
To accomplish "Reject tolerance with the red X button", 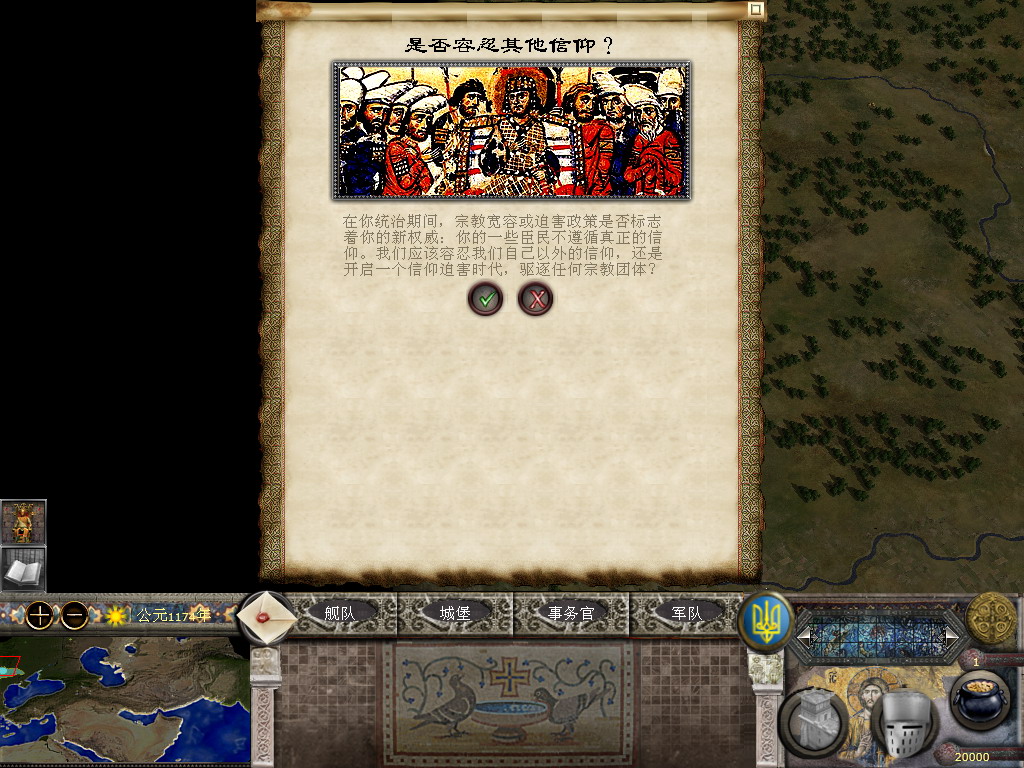I will (x=536, y=298).
